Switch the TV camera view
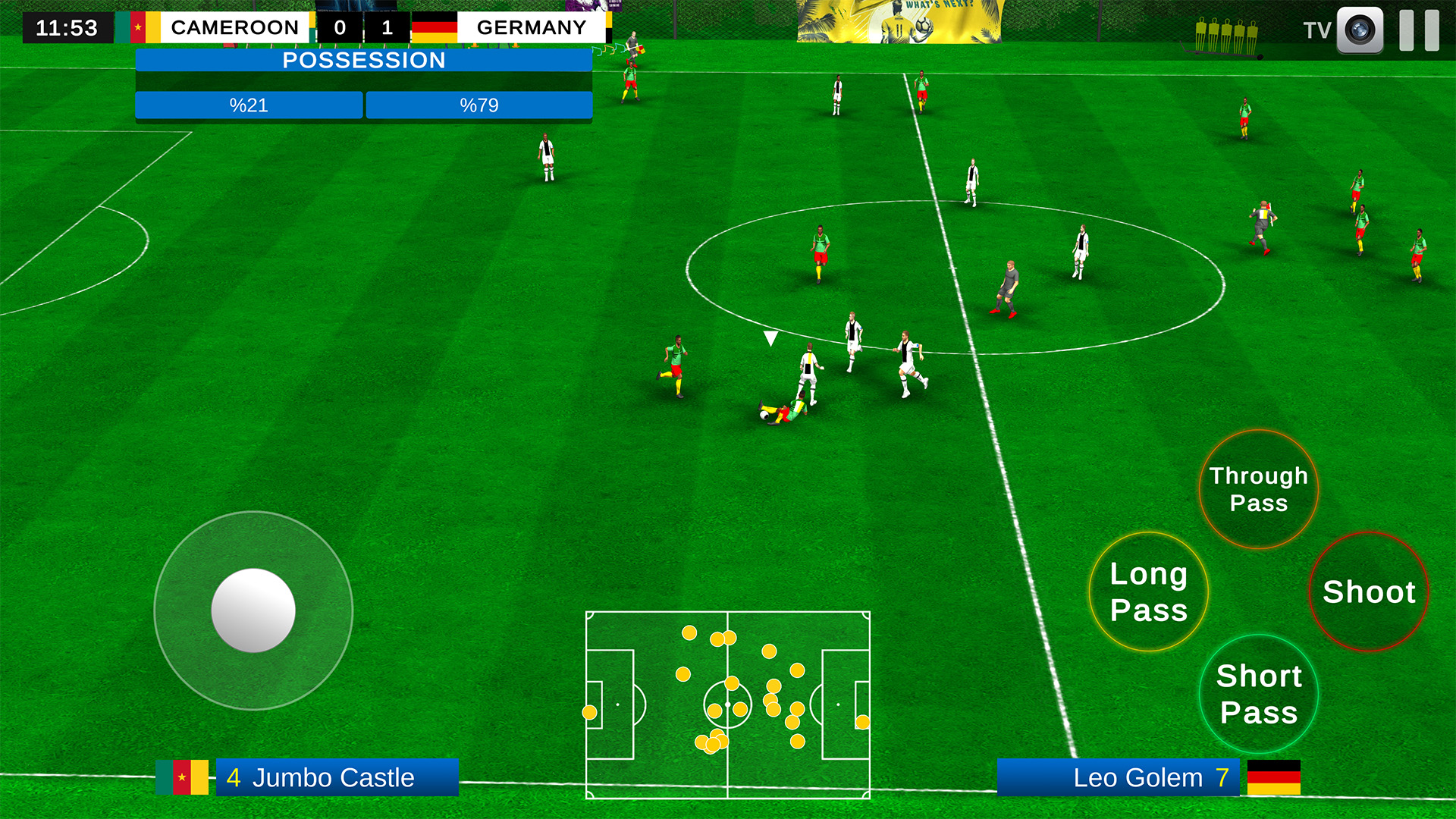Image resolution: width=1456 pixels, height=819 pixels. coord(1359,30)
